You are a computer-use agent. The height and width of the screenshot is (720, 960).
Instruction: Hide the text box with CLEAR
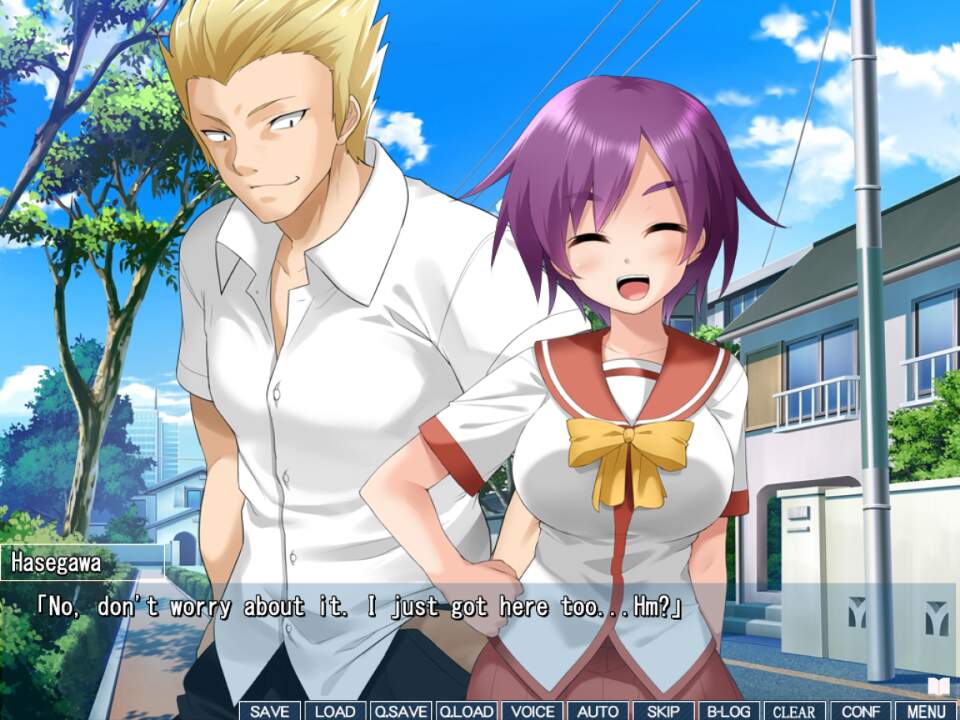[x=795, y=711]
